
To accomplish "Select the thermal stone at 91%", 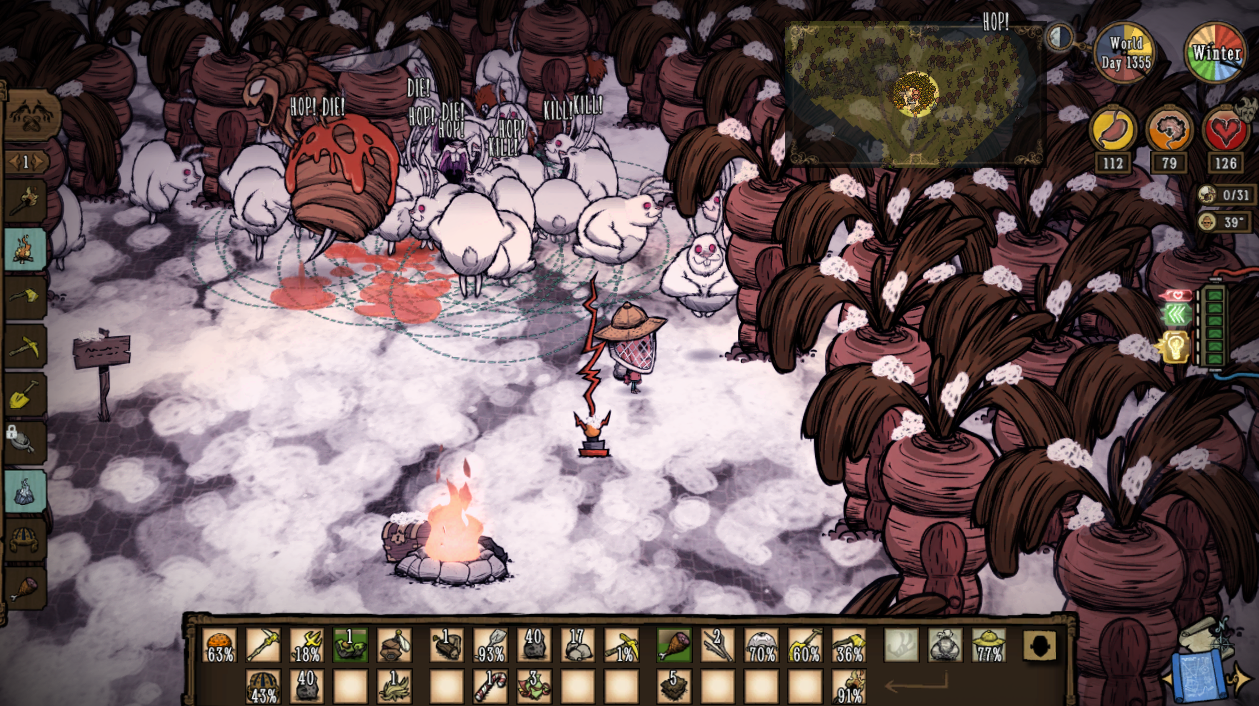I will (x=849, y=685).
